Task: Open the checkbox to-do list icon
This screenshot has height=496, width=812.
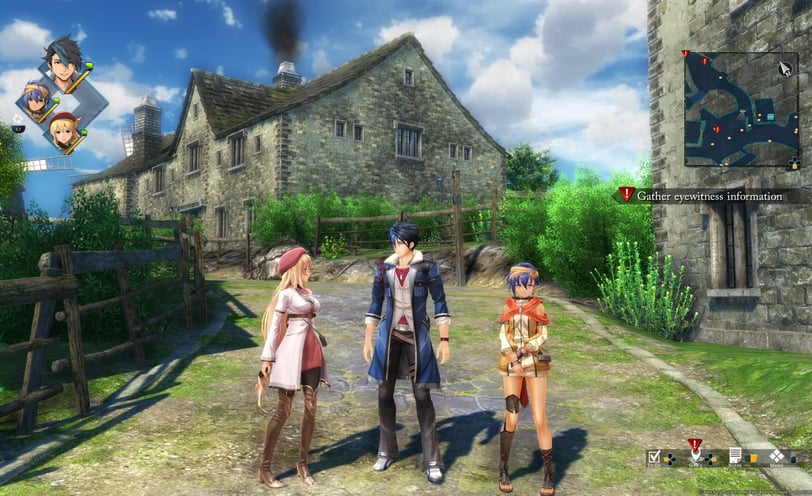Action: (653, 456)
